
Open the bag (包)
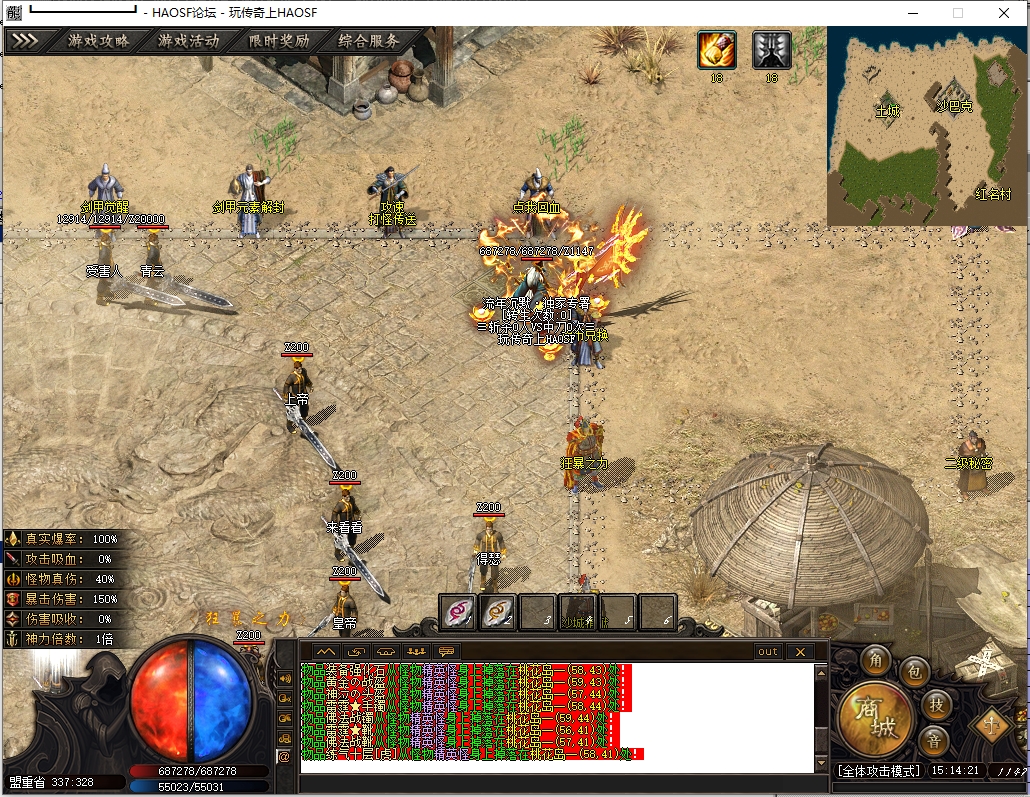[913, 671]
